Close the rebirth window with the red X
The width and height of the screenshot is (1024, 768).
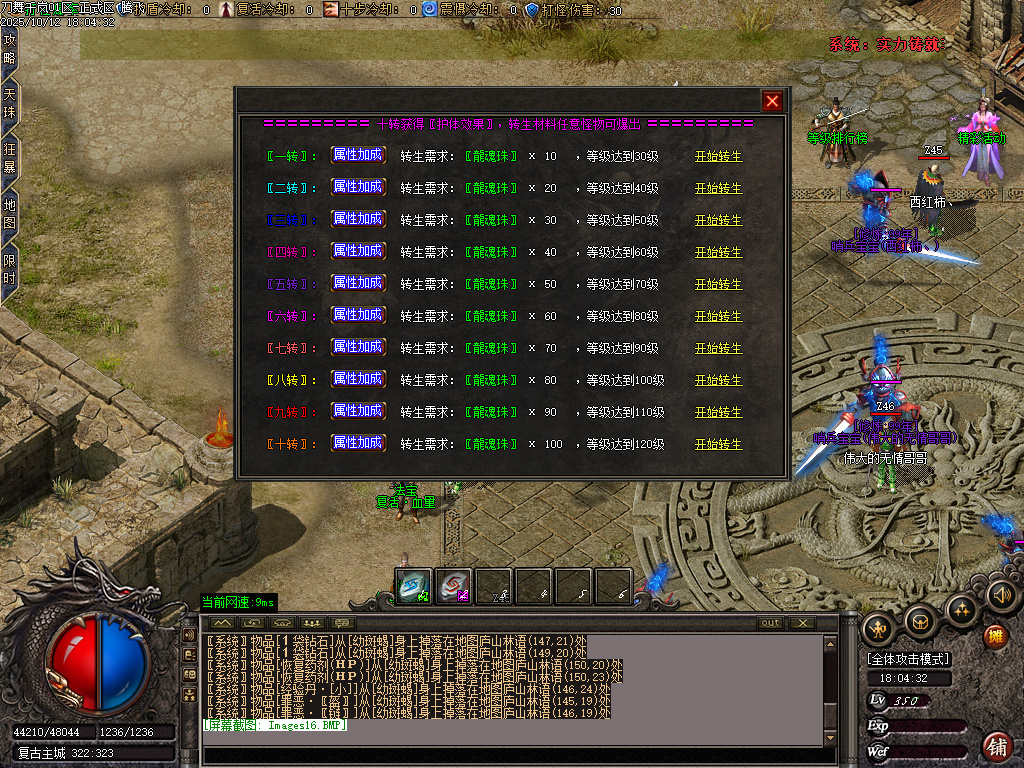tap(772, 101)
